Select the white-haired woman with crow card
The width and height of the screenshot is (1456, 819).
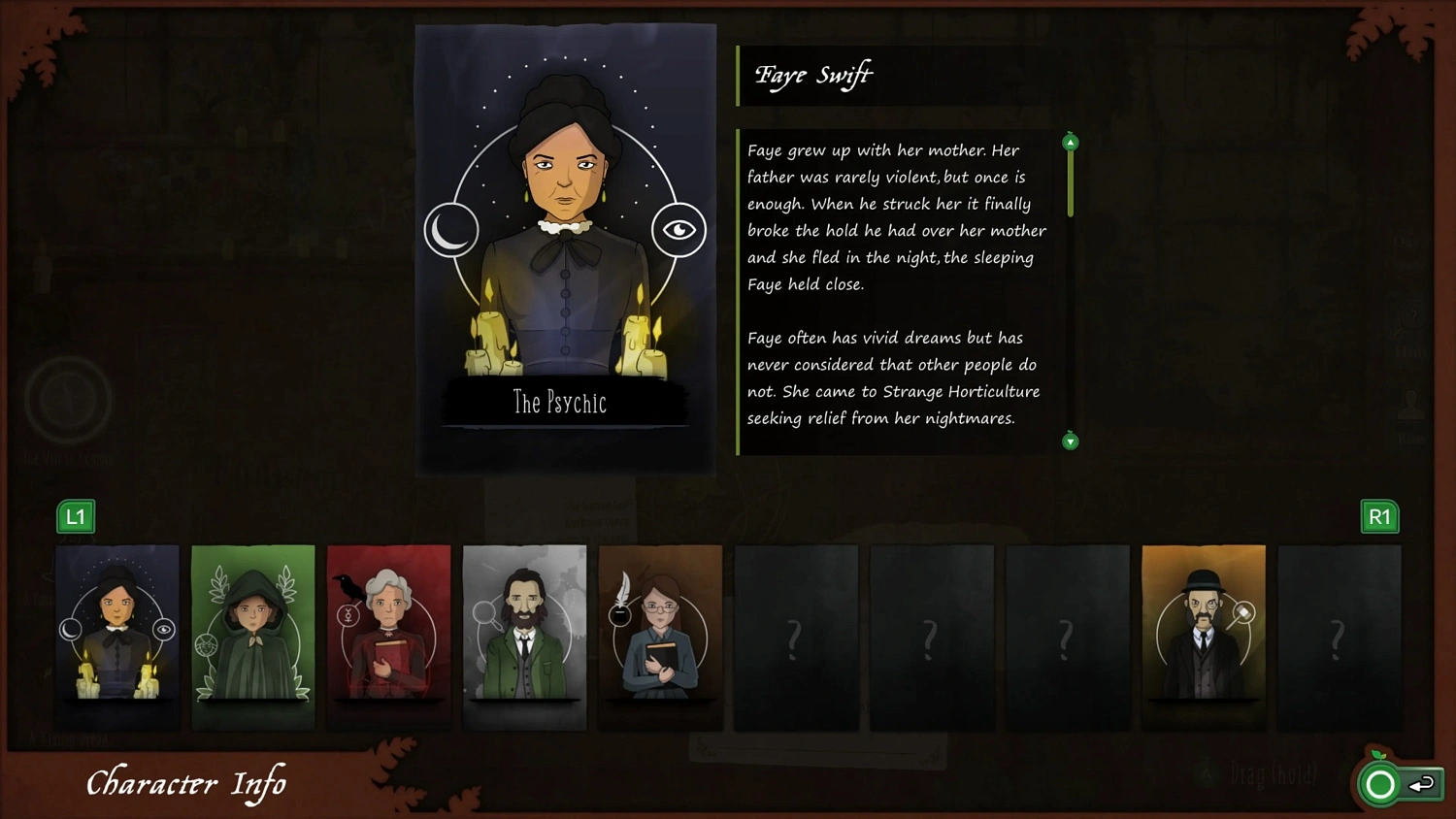click(x=389, y=637)
